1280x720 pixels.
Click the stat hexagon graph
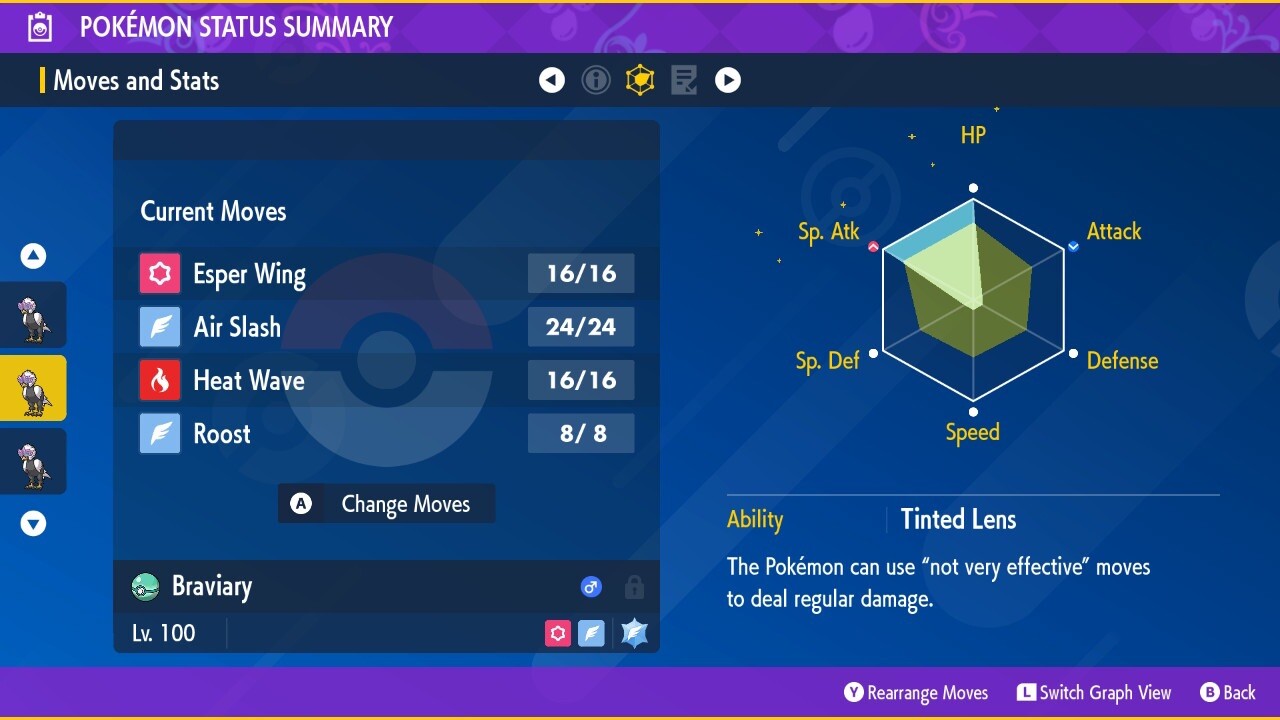[973, 300]
